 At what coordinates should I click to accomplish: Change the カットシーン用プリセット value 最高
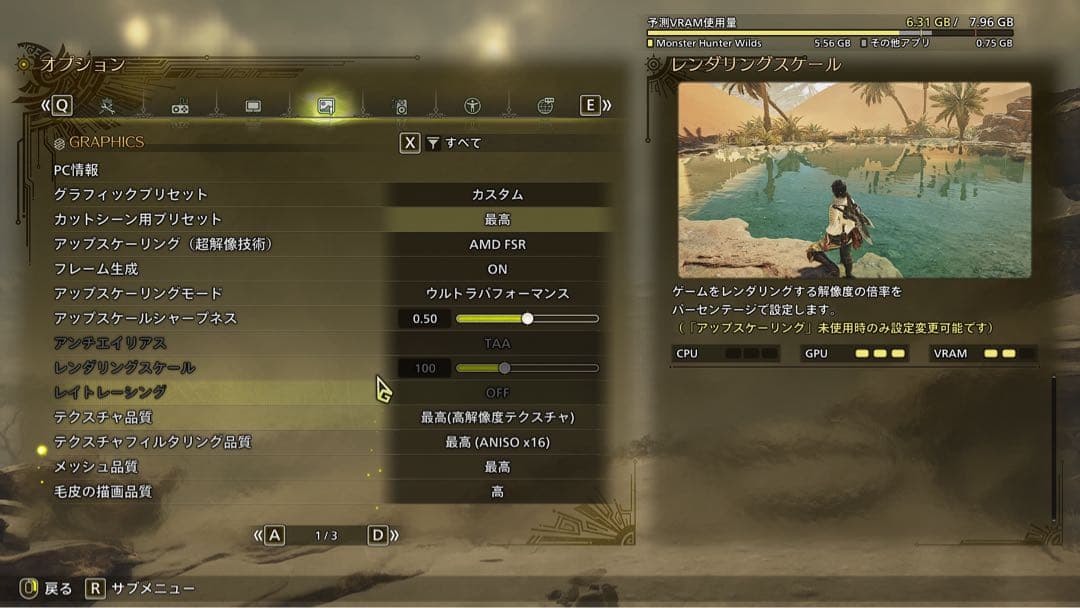click(x=497, y=220)
